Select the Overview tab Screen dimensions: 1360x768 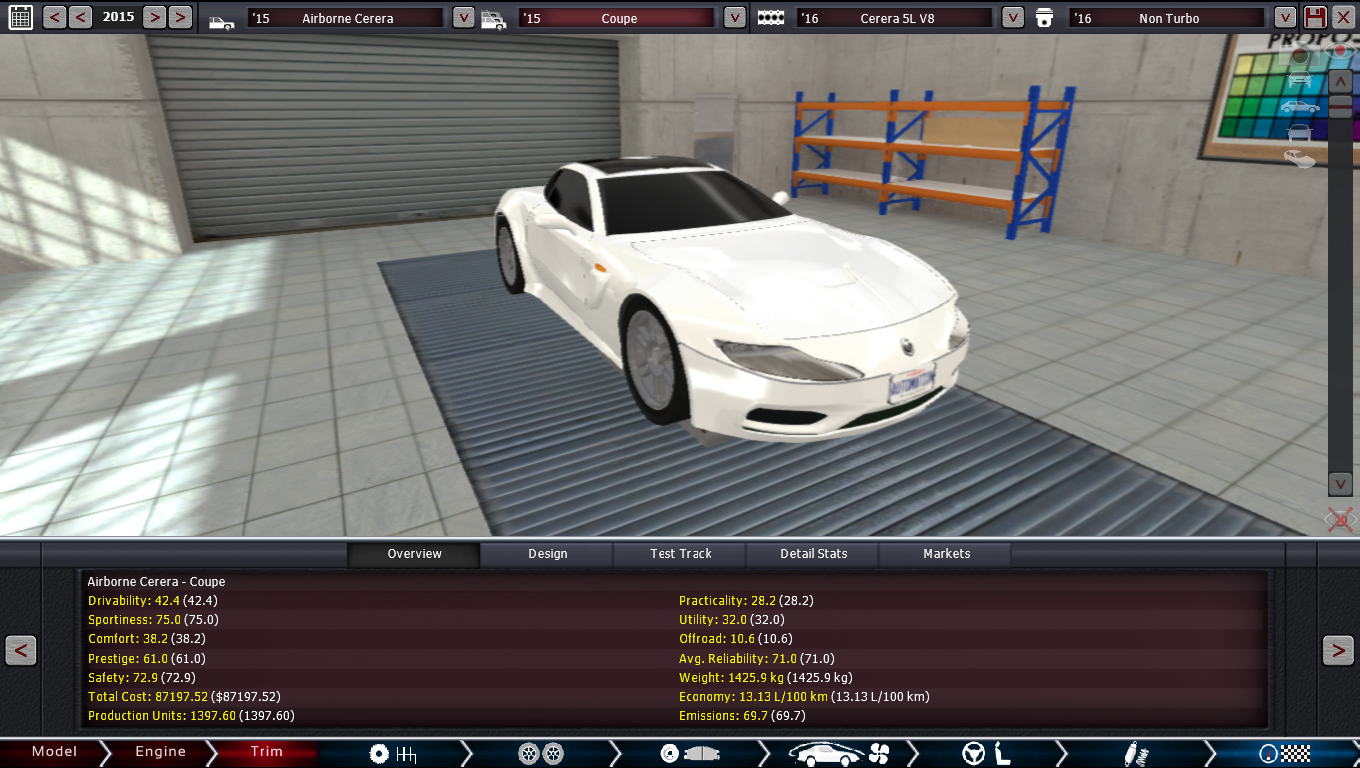(414, 554)
